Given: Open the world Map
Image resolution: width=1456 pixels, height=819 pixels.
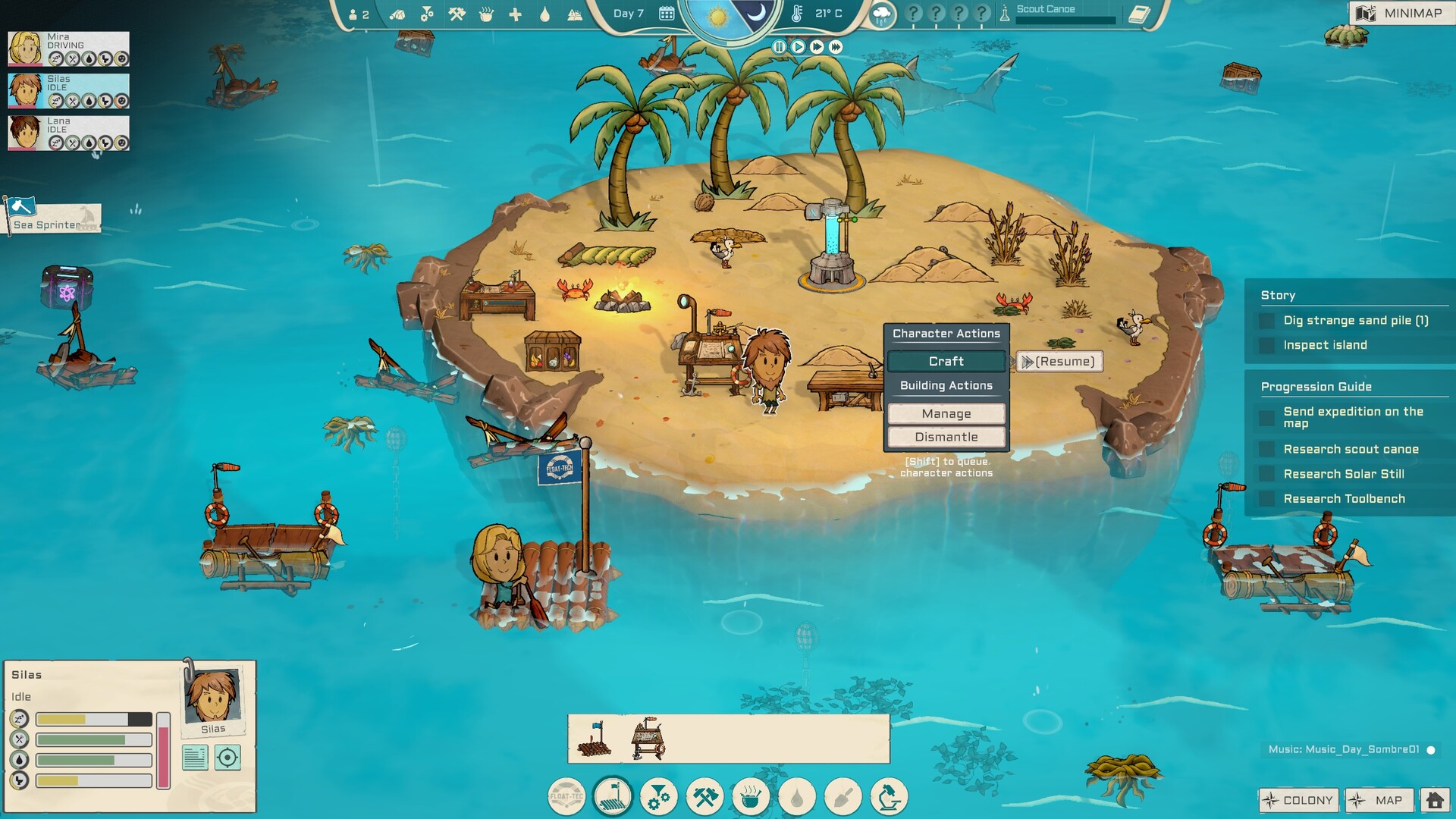Looking at the screenshot, I should pyautogui.click(x=1379, y=800).
